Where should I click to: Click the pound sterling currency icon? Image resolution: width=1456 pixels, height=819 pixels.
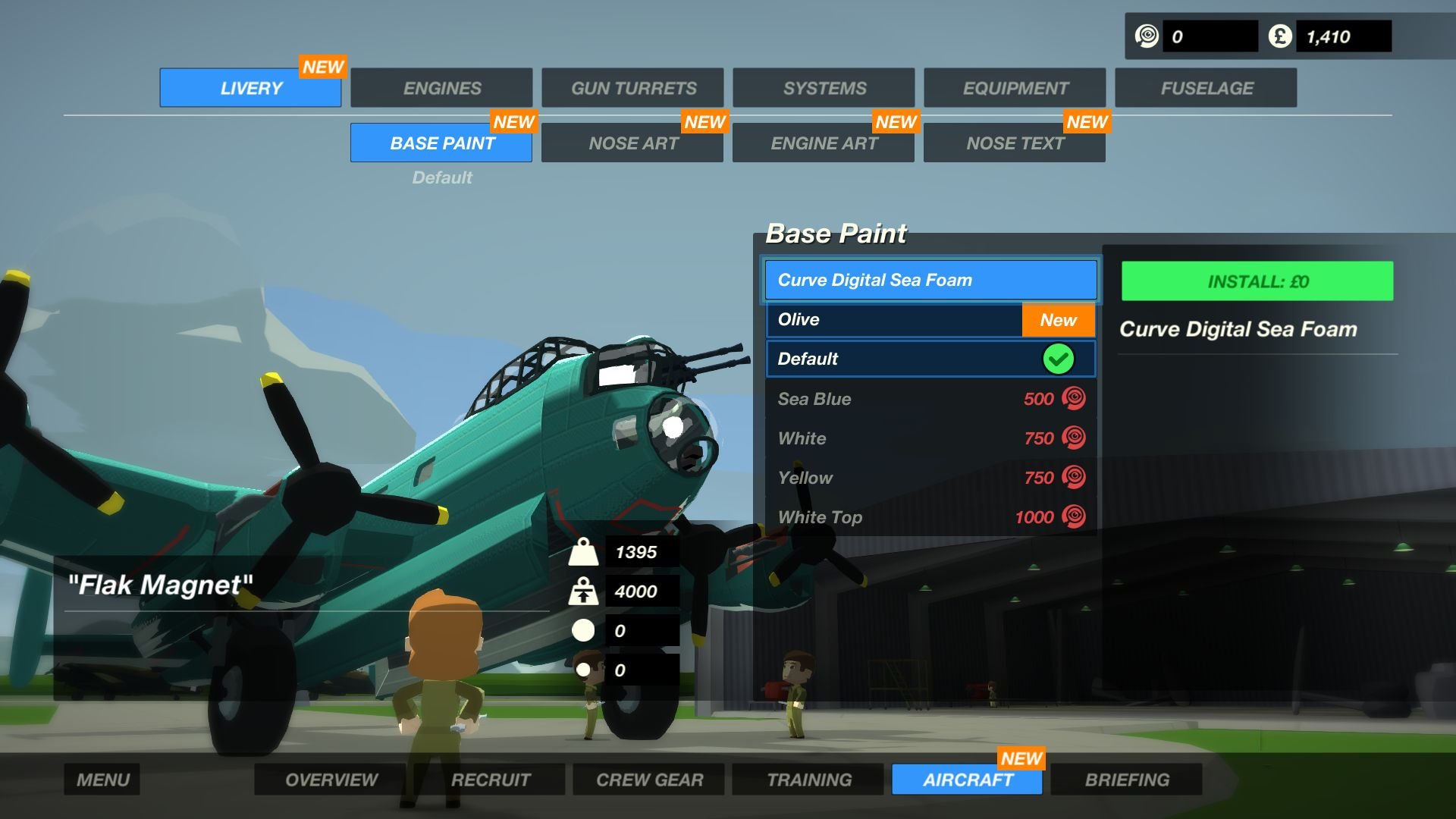coord(1279,34)
